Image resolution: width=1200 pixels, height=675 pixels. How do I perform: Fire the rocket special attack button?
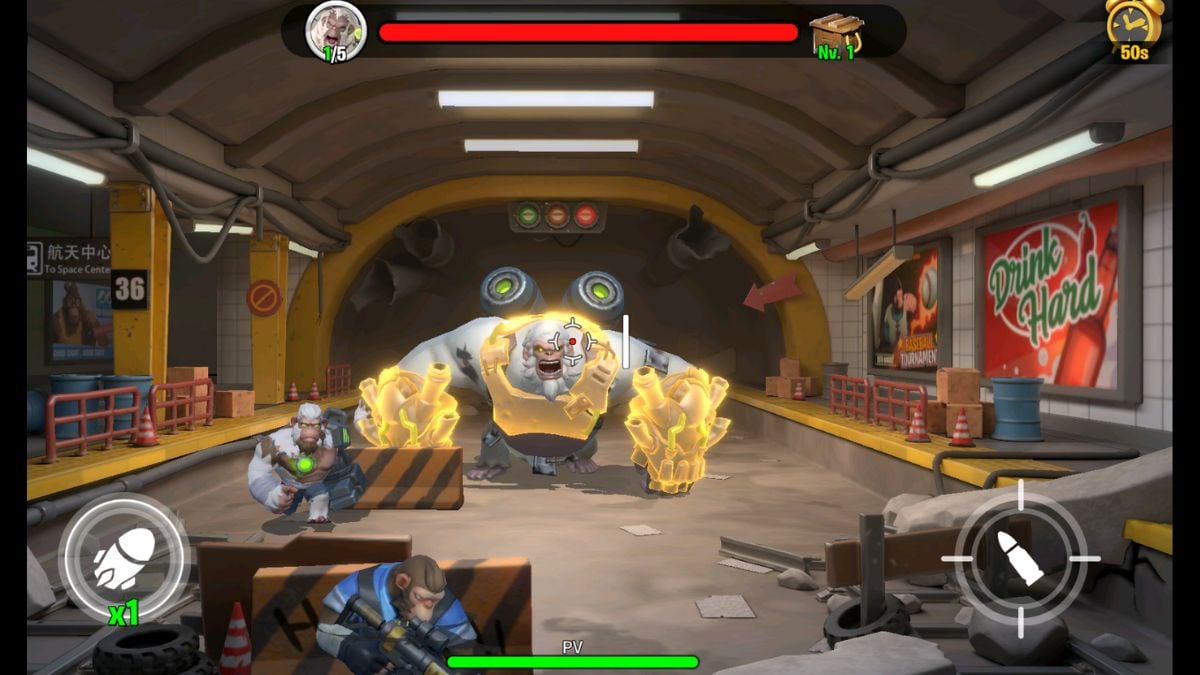(x=124, y=557)
